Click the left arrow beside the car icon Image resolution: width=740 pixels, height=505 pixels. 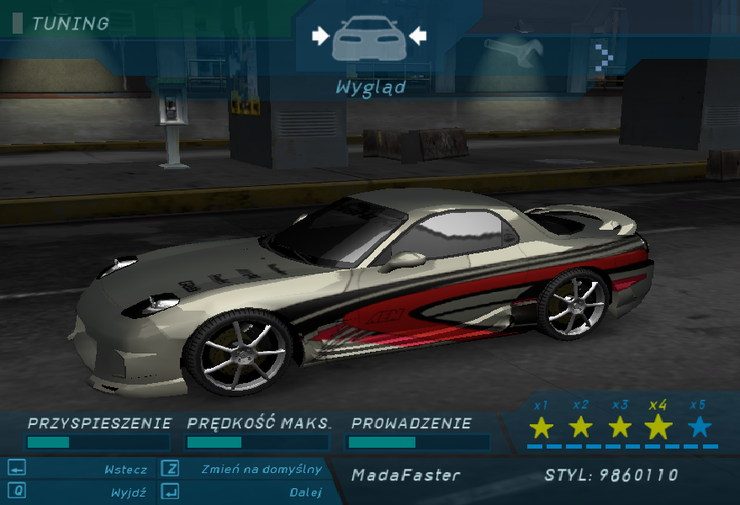pos(320,36)
